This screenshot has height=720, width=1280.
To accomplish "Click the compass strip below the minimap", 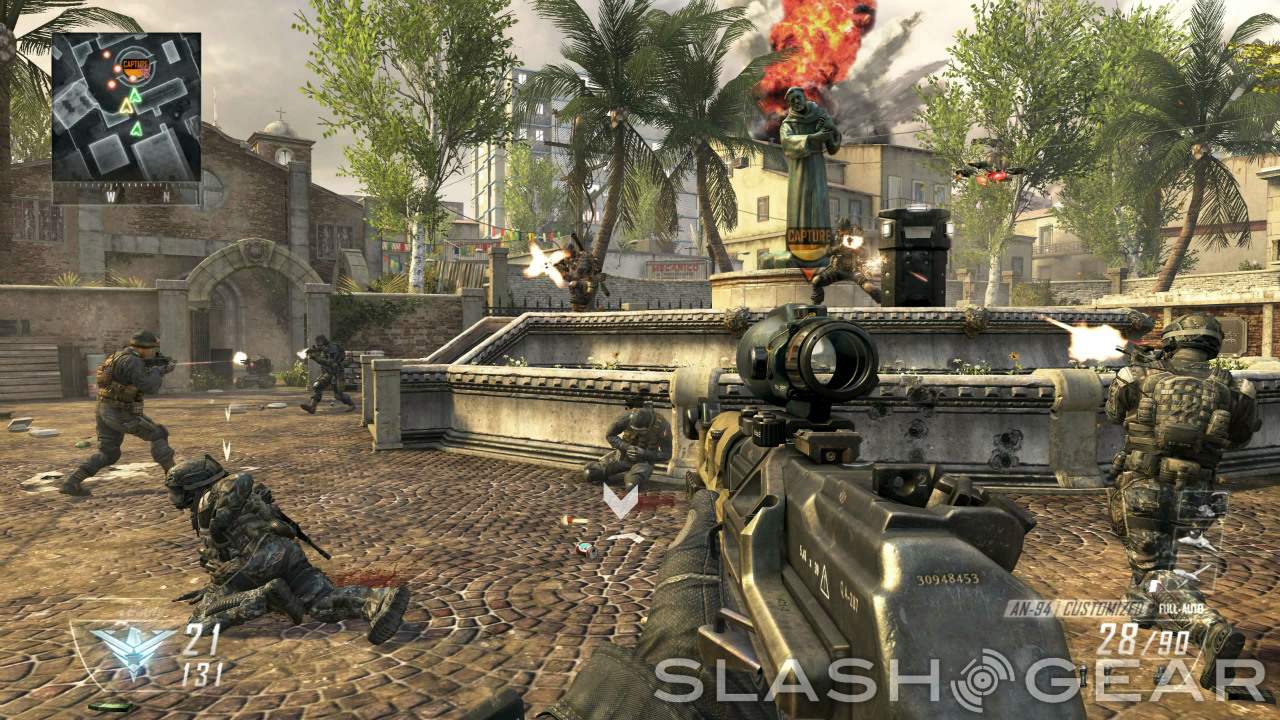I will (126, 197).
